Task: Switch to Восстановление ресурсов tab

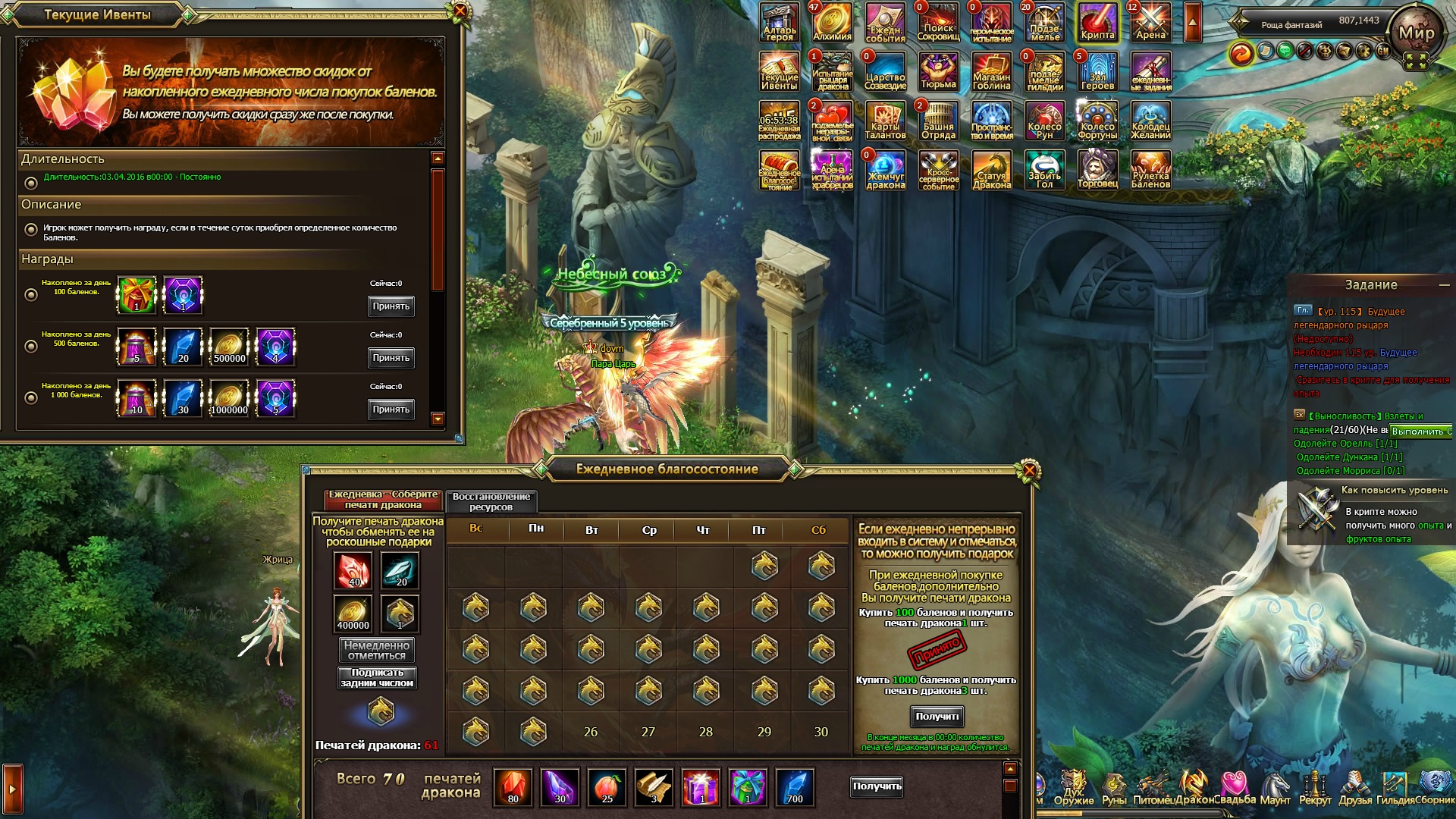Action: tap(491, 501)
